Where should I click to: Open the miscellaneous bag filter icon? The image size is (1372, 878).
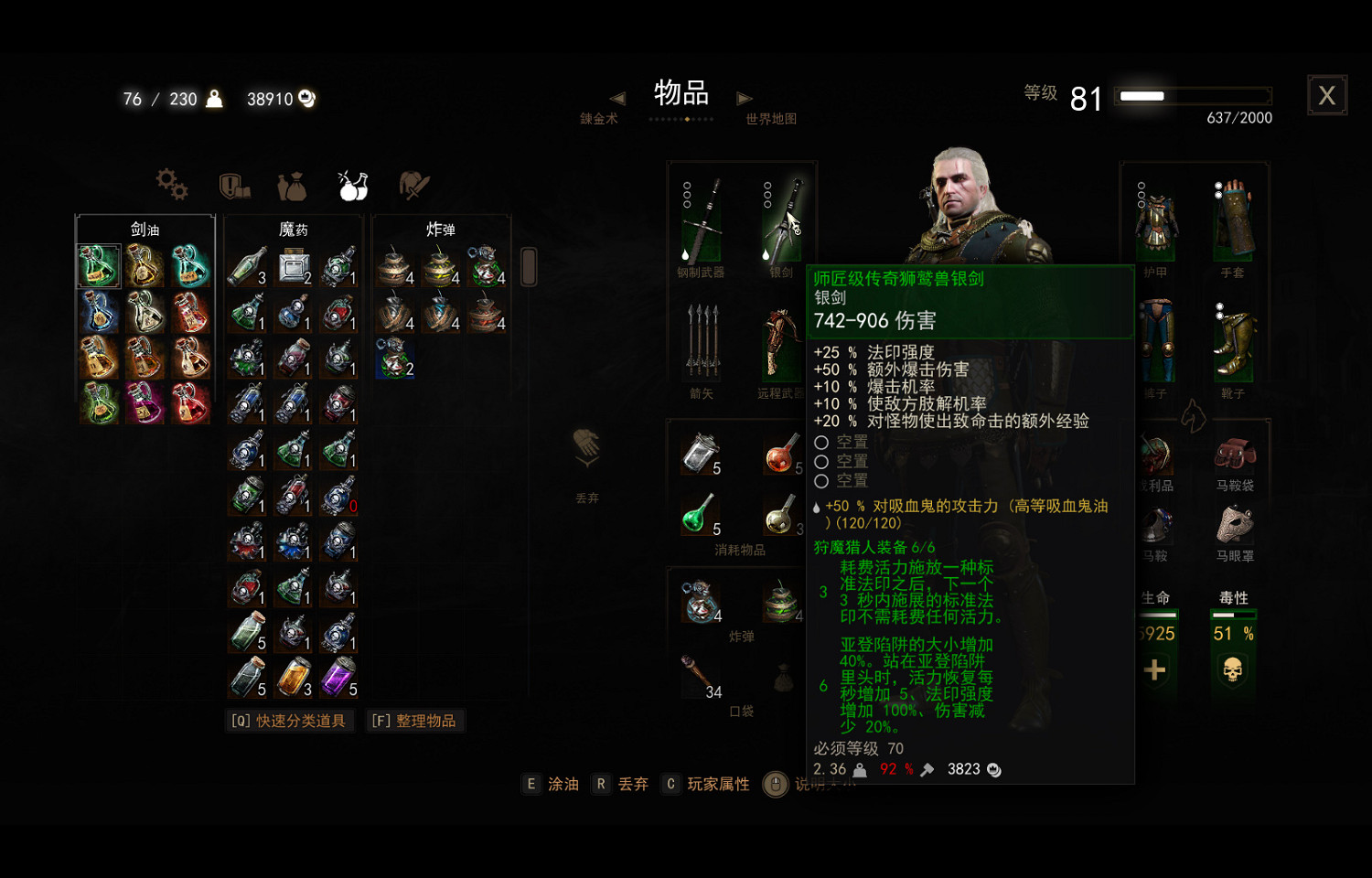(291, 185)
